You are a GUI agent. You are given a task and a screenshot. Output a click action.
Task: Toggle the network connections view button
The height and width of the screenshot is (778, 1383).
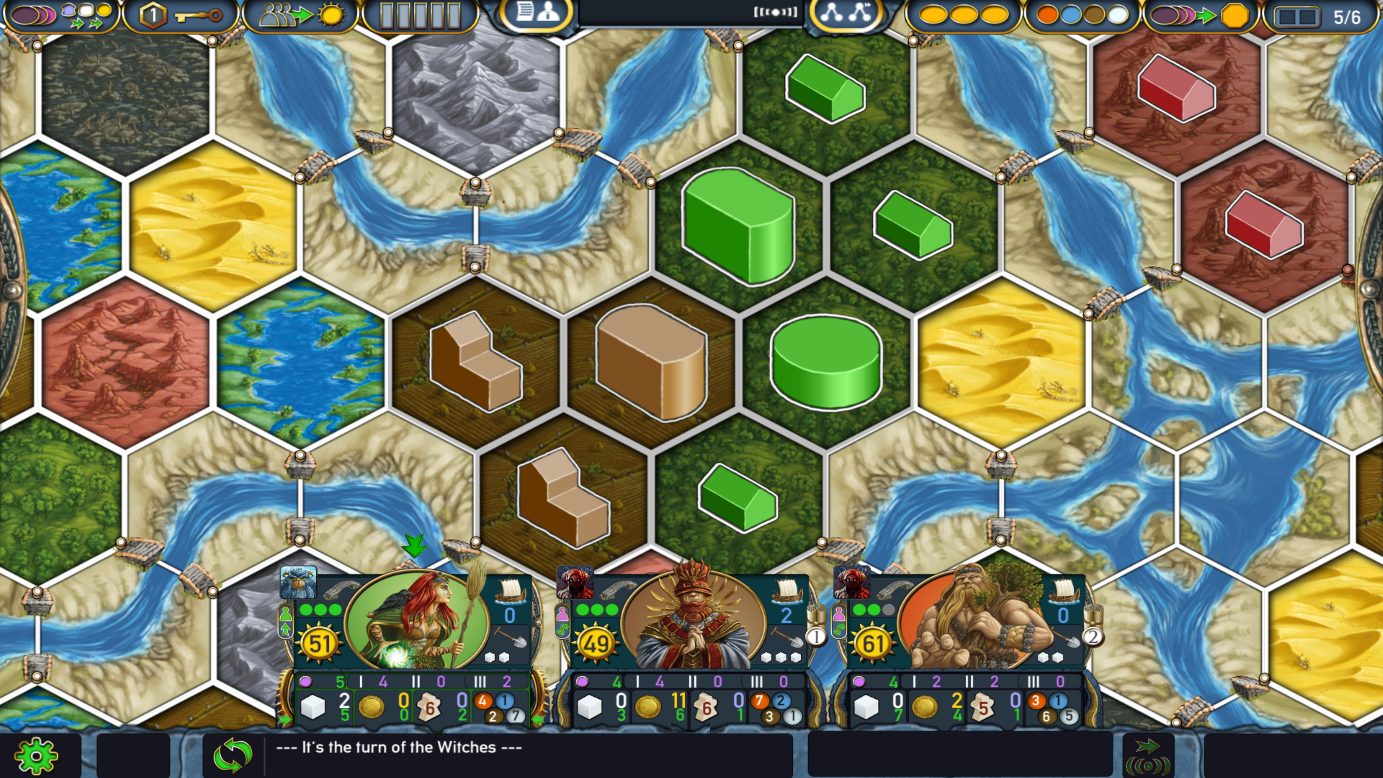click(x=846, y=14)
